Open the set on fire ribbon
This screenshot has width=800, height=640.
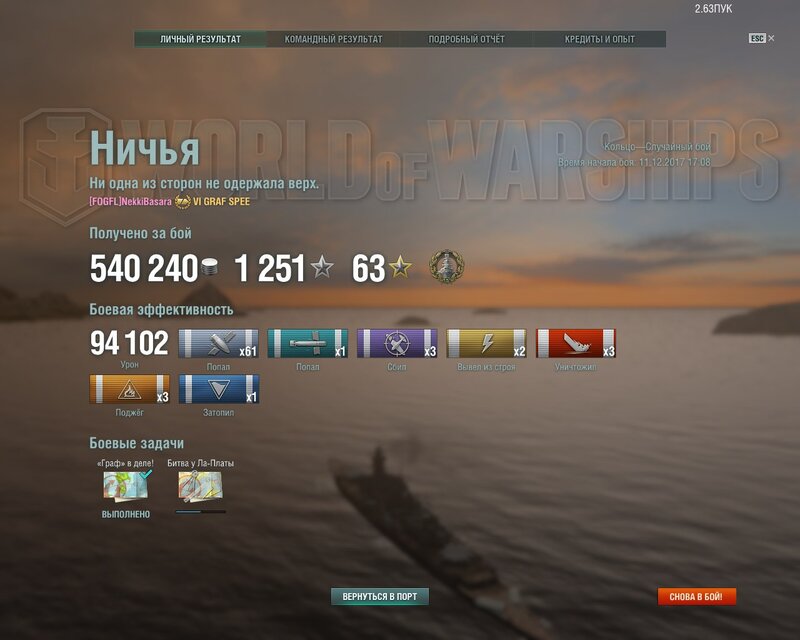(129, 389)
